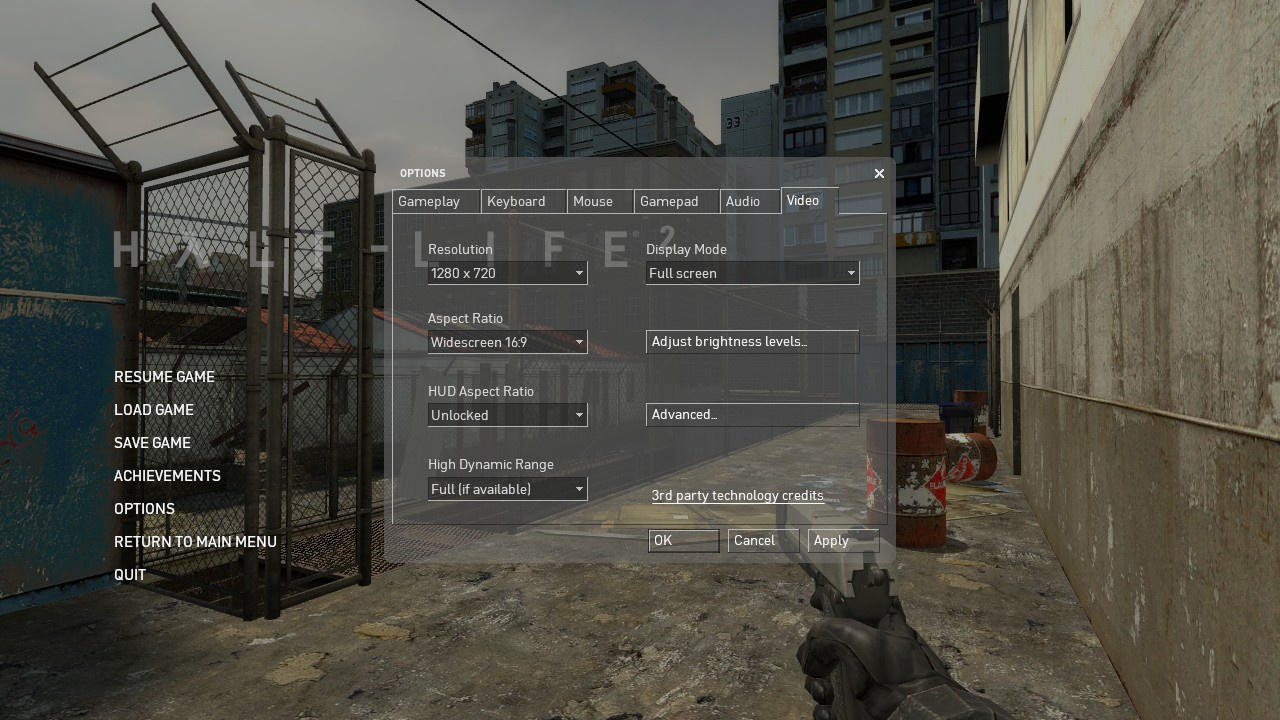Select Options in the pause menu
The height and width of the screenshot is (720, 1280).
(x=144, y=509)
